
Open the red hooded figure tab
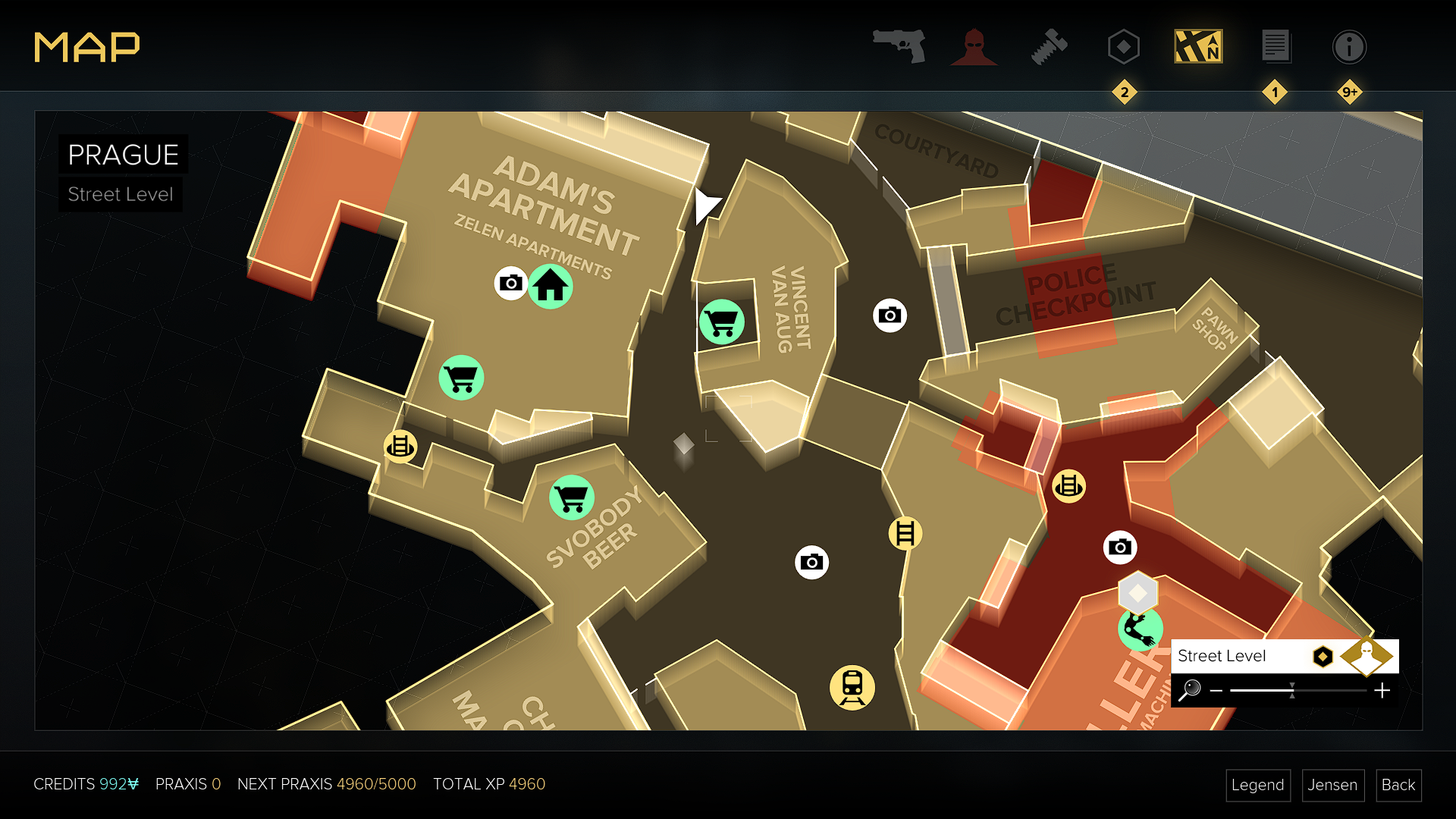[x=974, y=47]
